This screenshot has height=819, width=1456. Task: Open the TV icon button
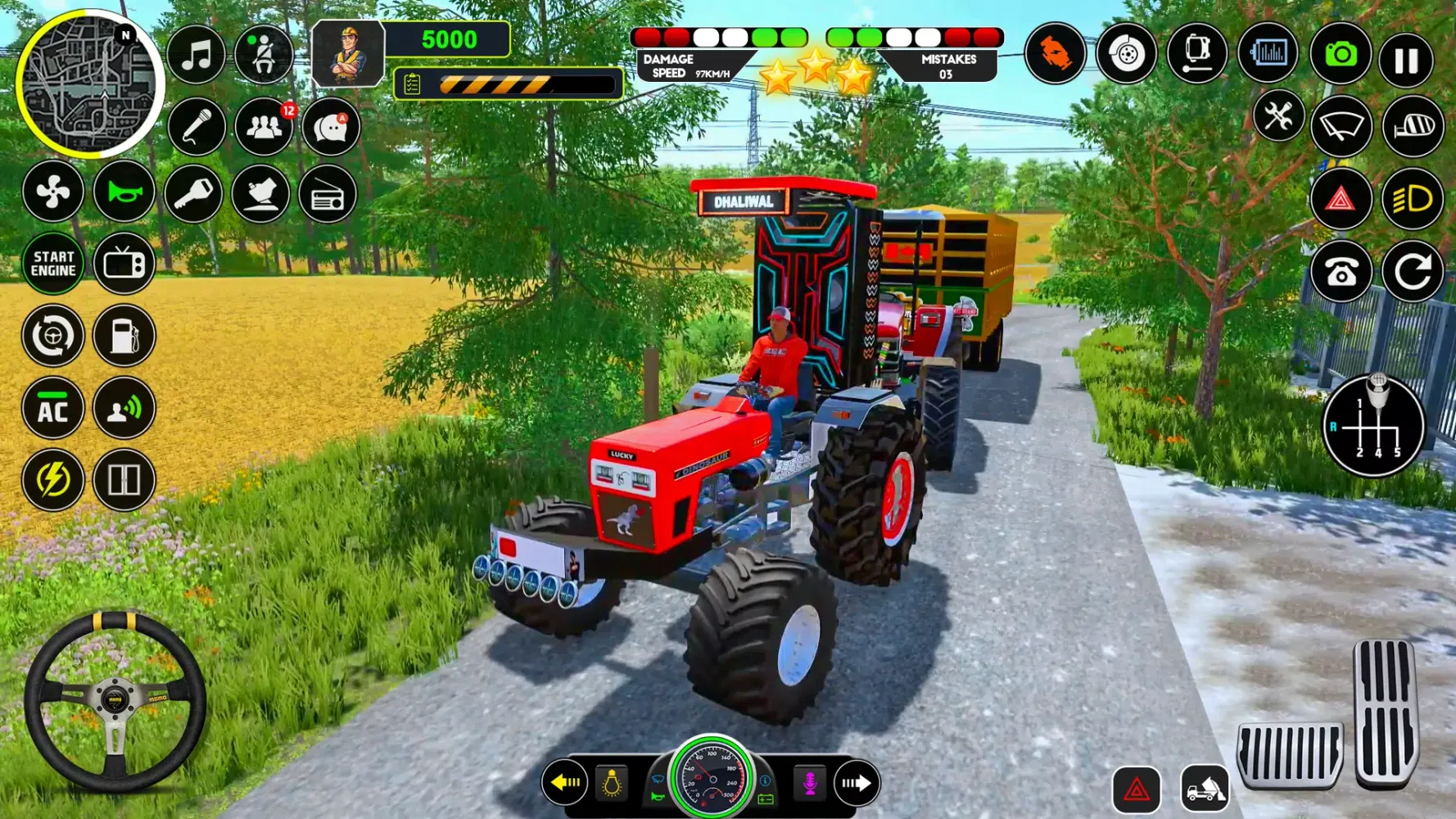click(124, 264)
